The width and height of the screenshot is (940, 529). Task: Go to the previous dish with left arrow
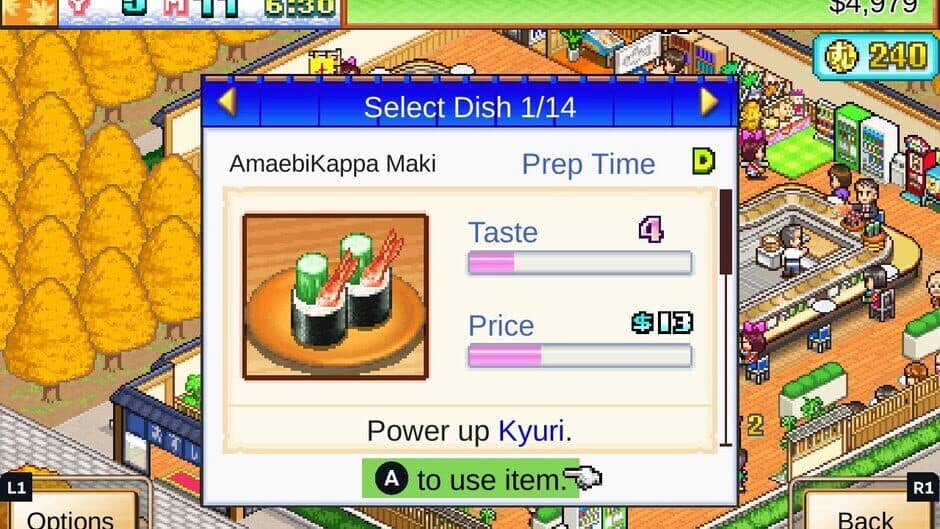click(227, 103)
